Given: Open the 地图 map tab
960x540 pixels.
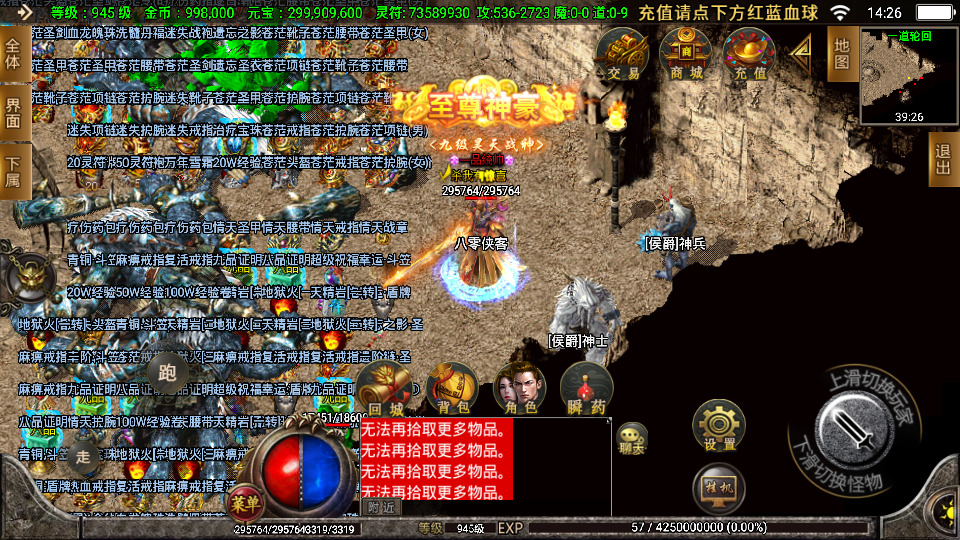Looking at the screenshot, I should click(x=842, y=54).
